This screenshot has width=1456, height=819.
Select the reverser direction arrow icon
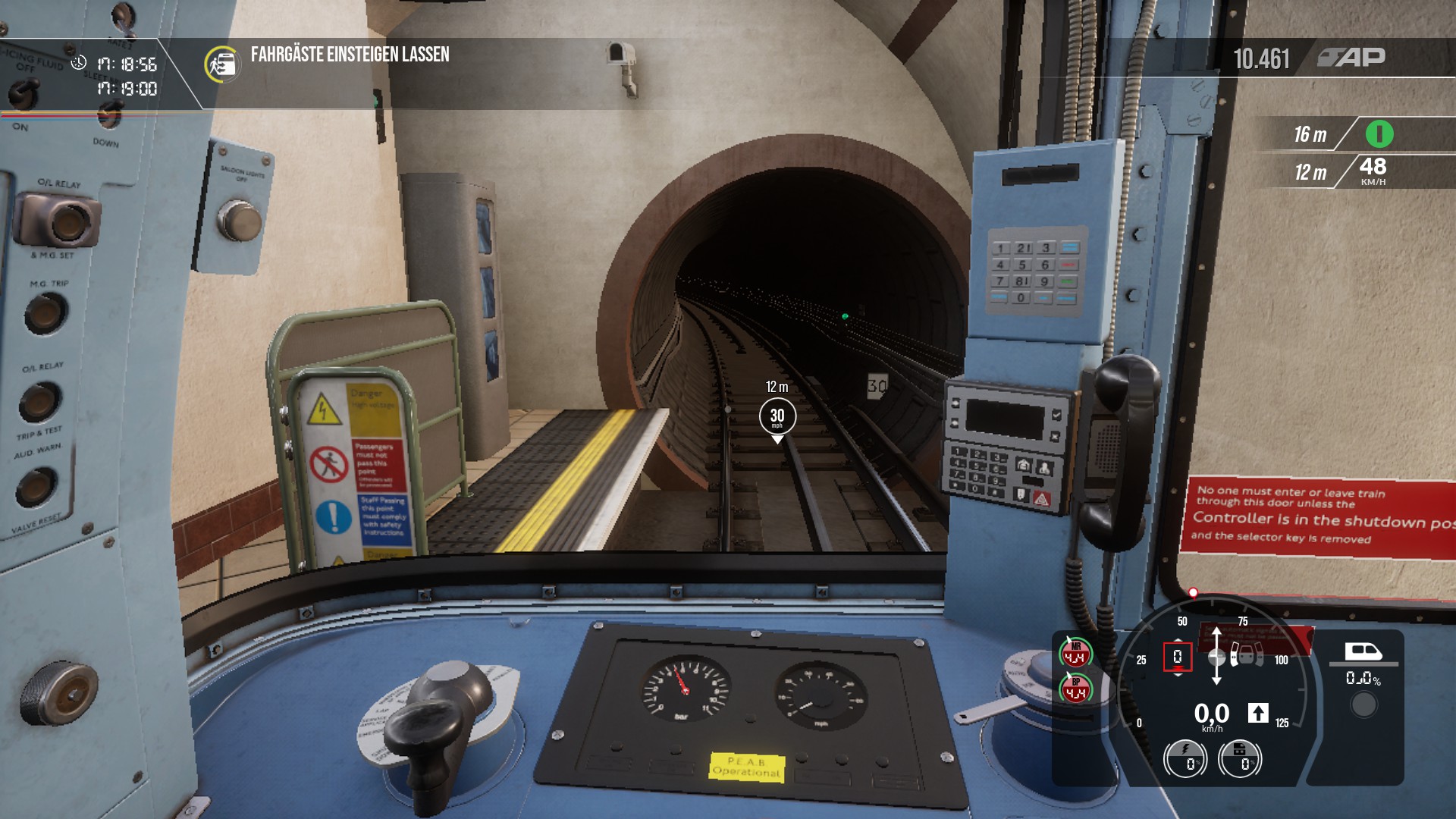1258,713
